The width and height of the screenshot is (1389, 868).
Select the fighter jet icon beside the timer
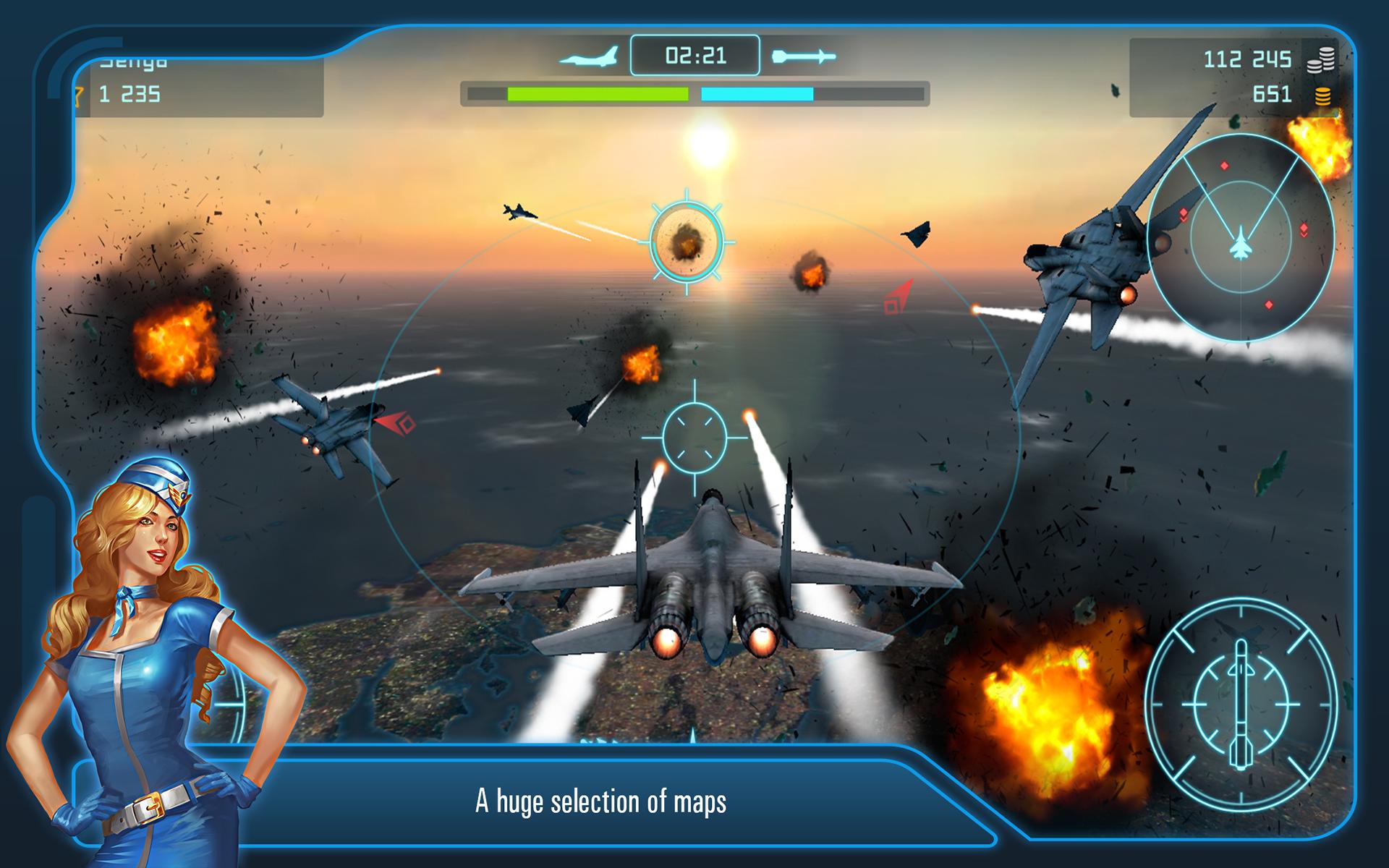point(588,56)
